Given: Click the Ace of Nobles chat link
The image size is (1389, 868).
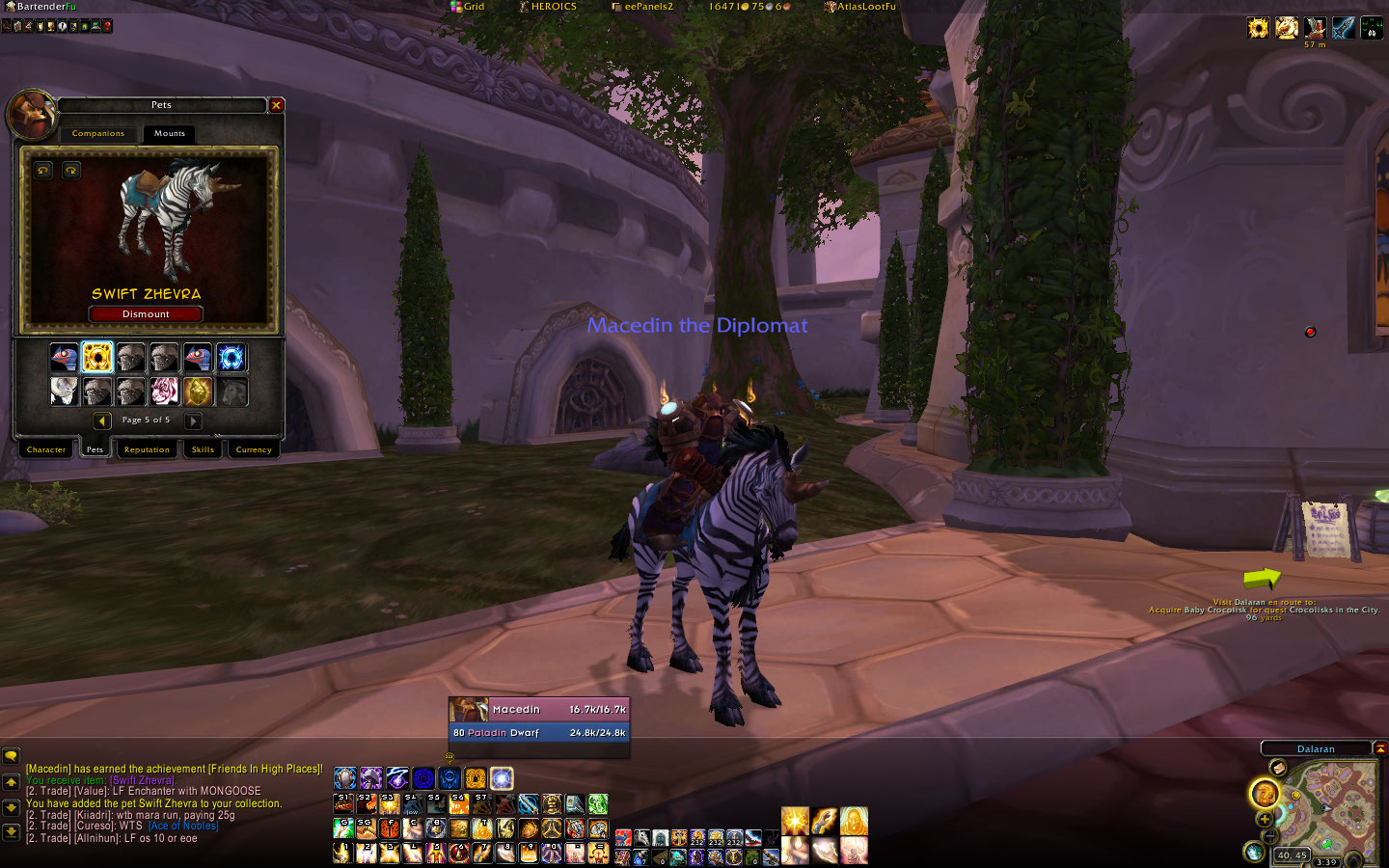Looking at the screenshot, I should [183, 827].
